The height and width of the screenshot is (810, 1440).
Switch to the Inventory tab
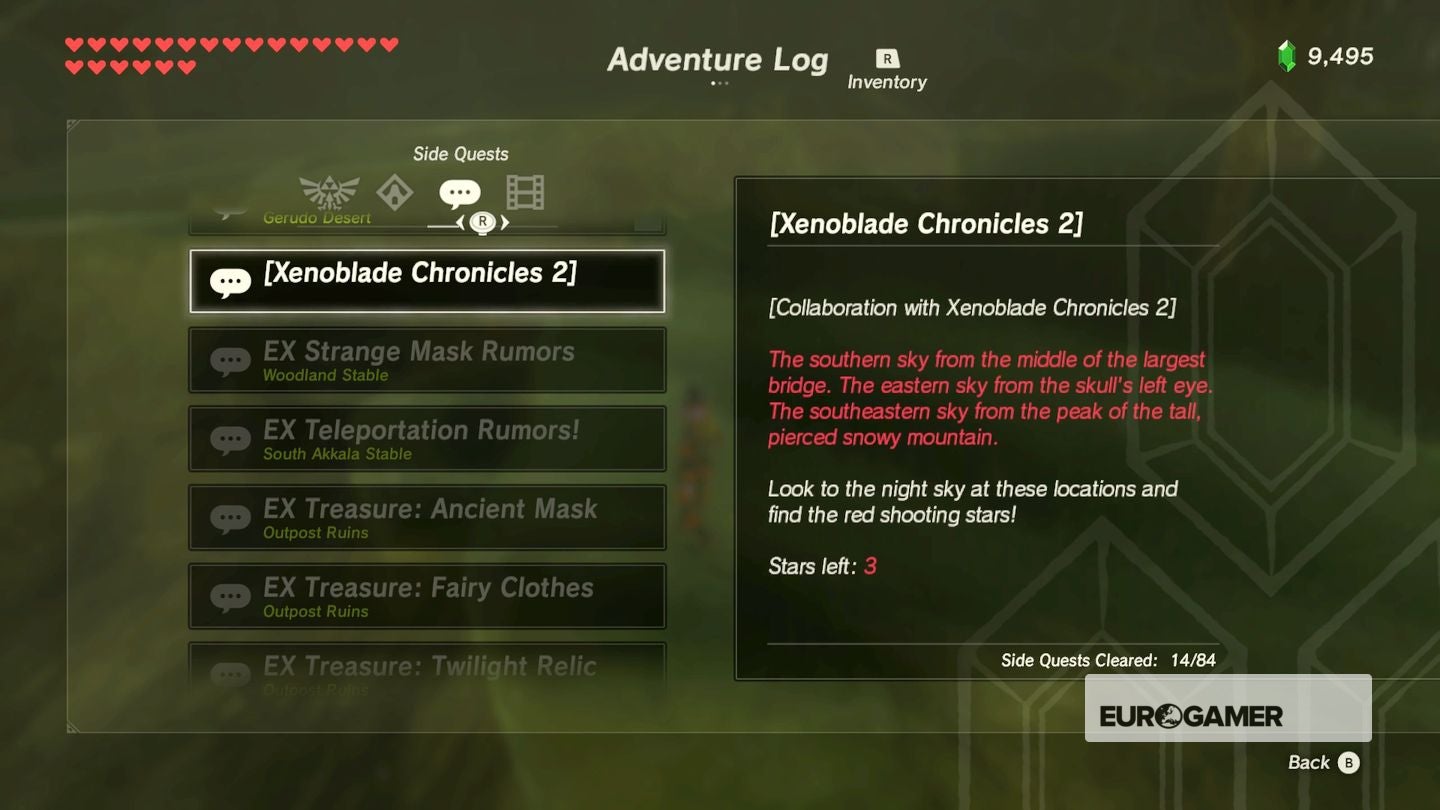(x=888, y=68)
